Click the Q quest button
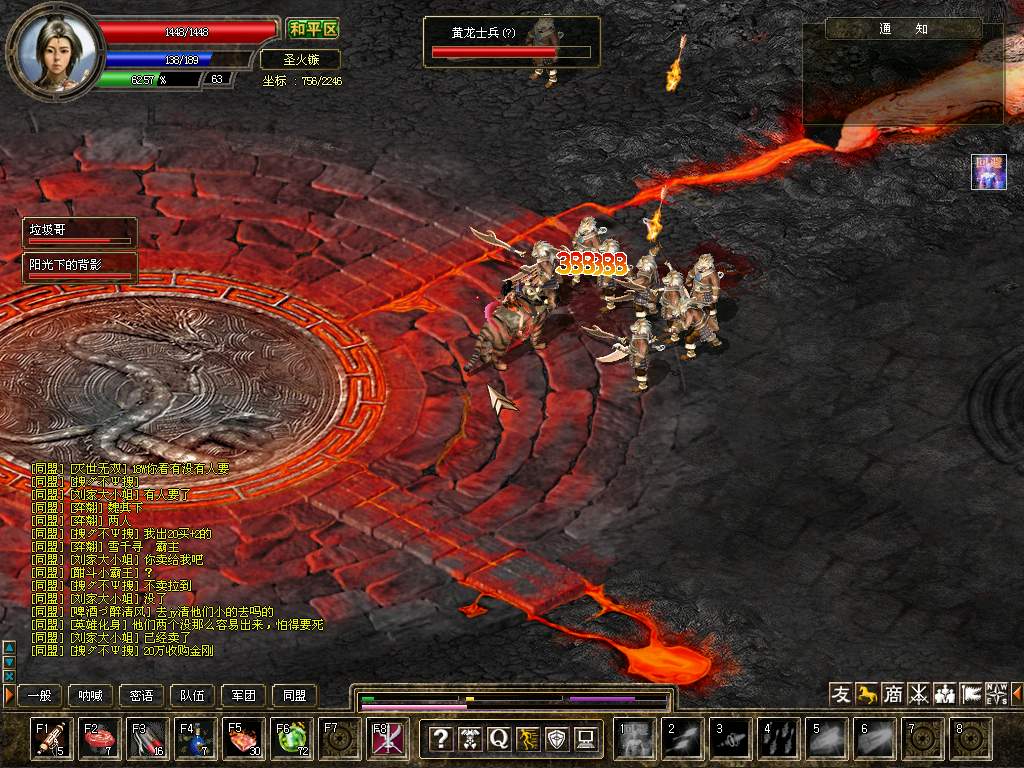 (x=499, y=739)
